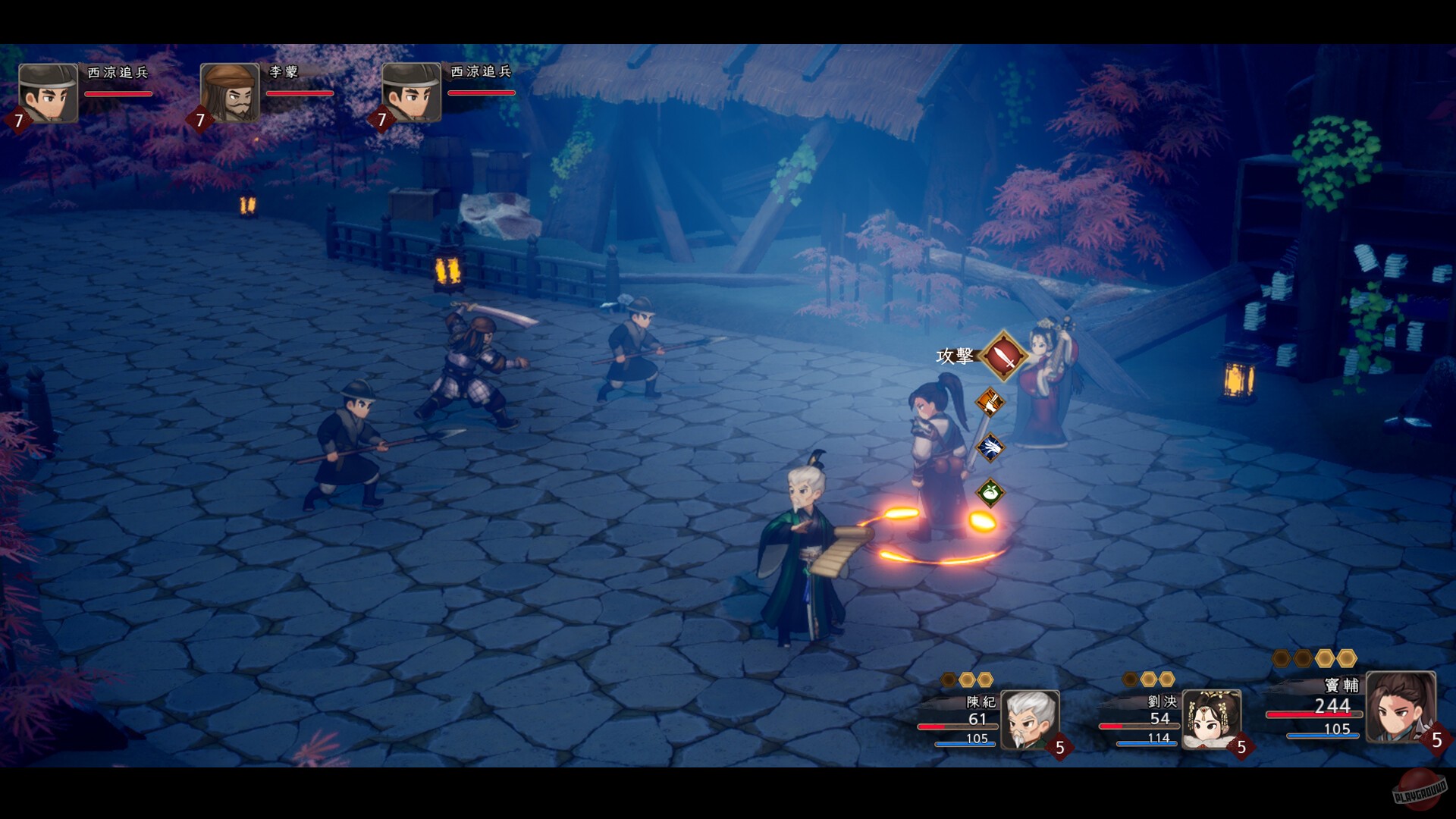Choose the blue lightning-hand skill icon
Screen dimensions: 1456x819
pos(991,447)
